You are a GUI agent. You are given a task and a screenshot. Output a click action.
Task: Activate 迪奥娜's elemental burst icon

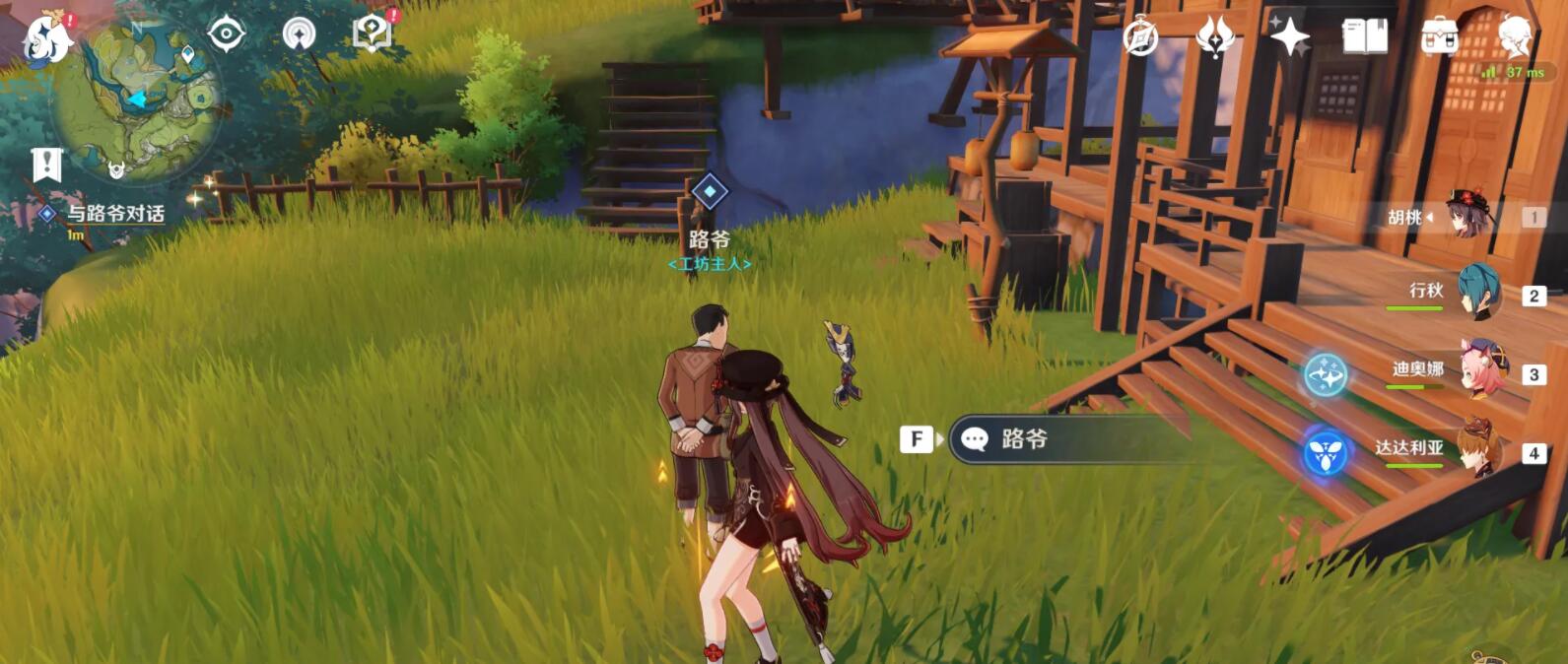click(1326, 375)
